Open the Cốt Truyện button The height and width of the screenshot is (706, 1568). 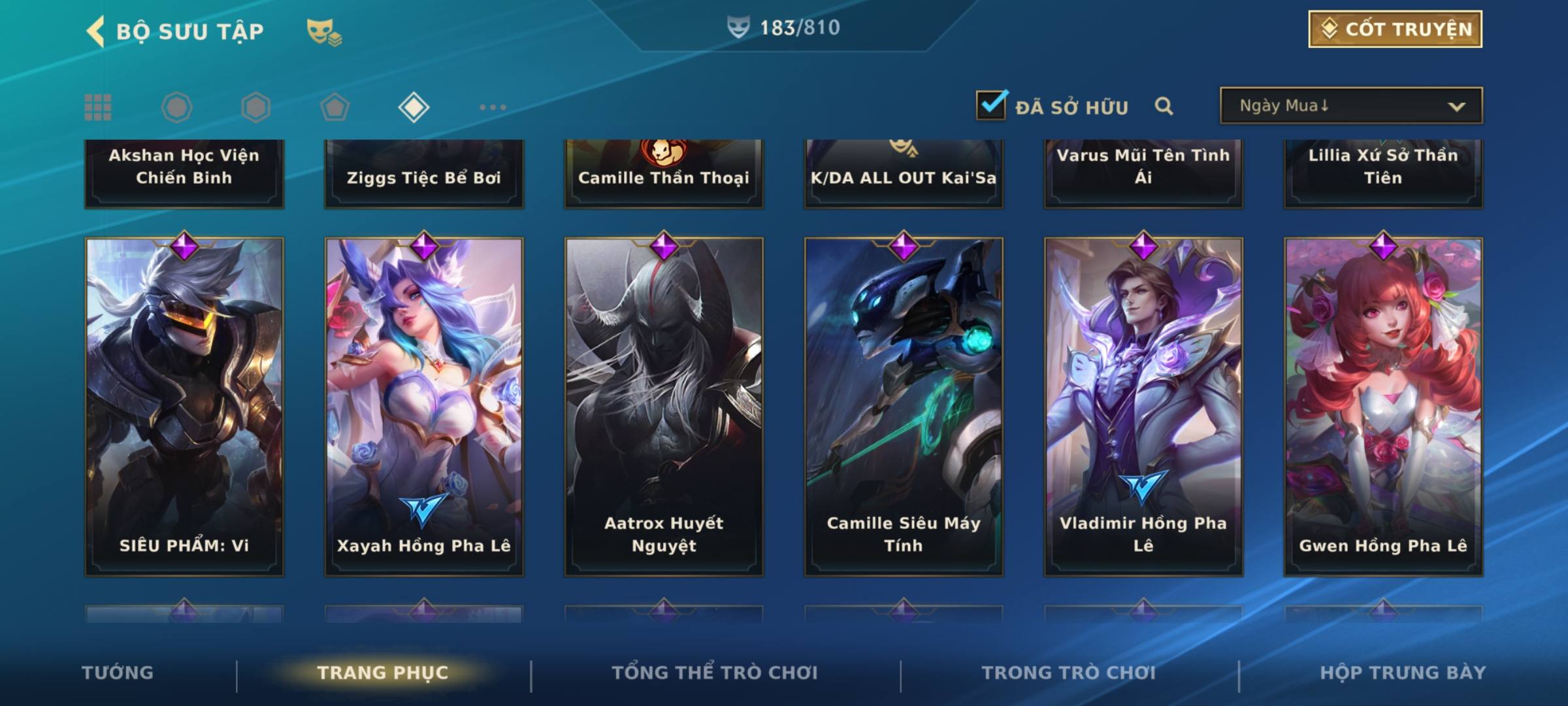click(1394, 29)
